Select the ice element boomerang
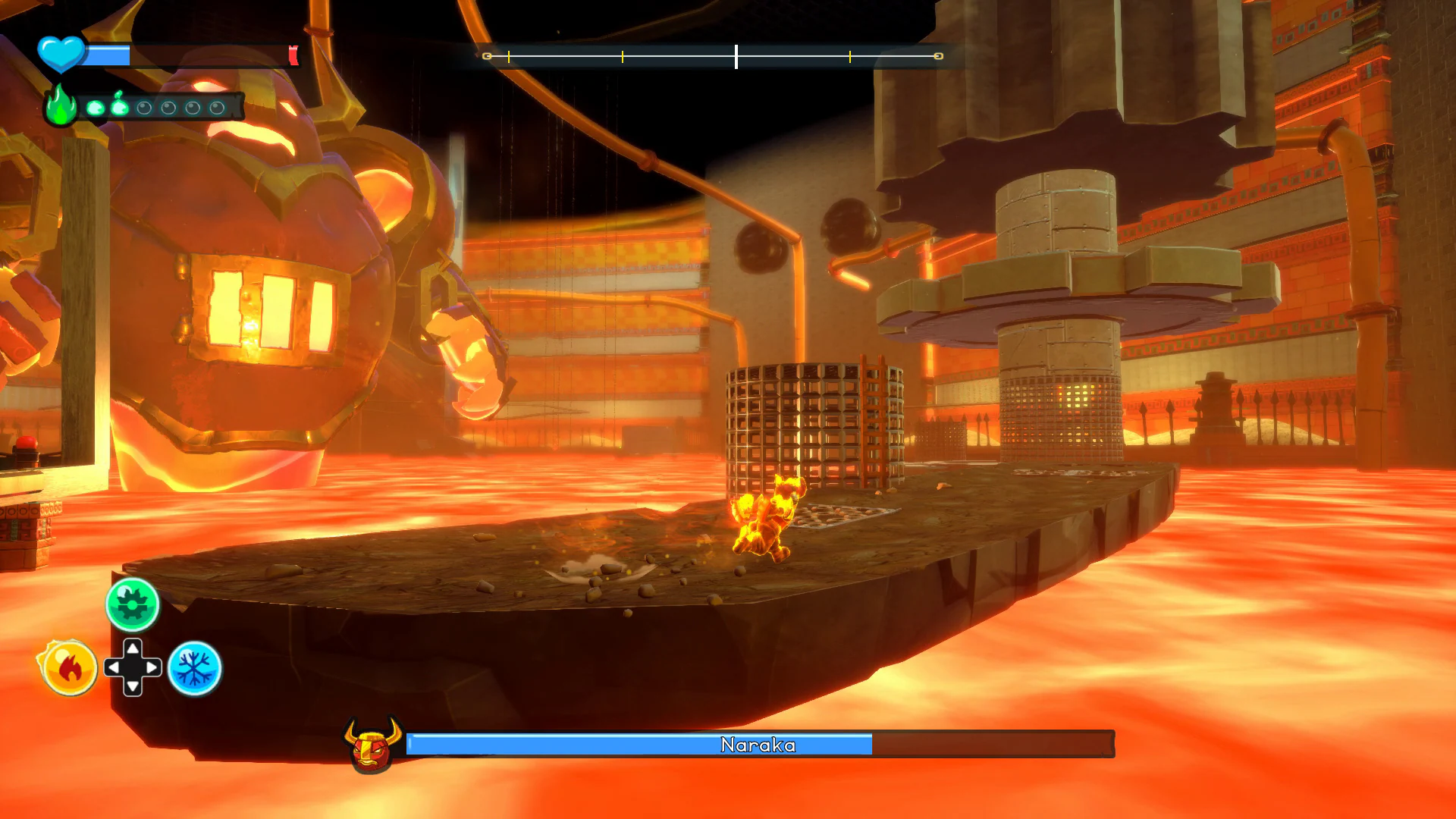The width and height of the screenshot is (1456, 819). pos(194,667)
